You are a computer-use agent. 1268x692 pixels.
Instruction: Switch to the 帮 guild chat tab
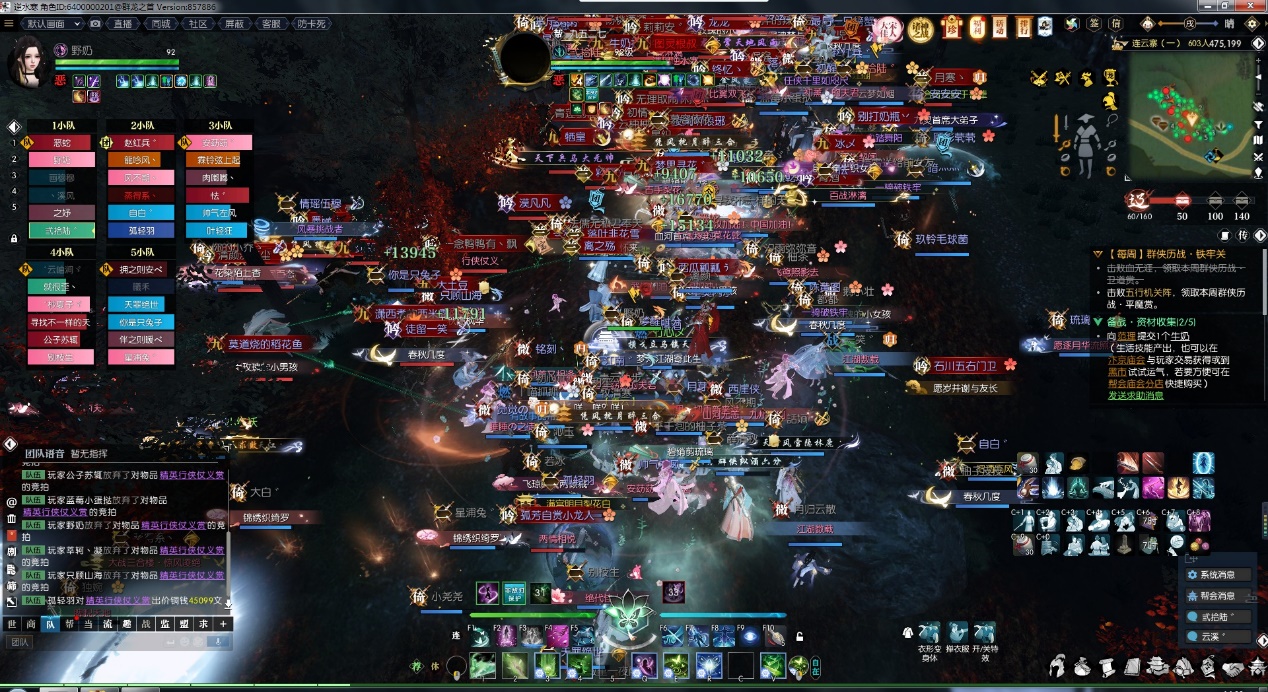click(69, 623)
